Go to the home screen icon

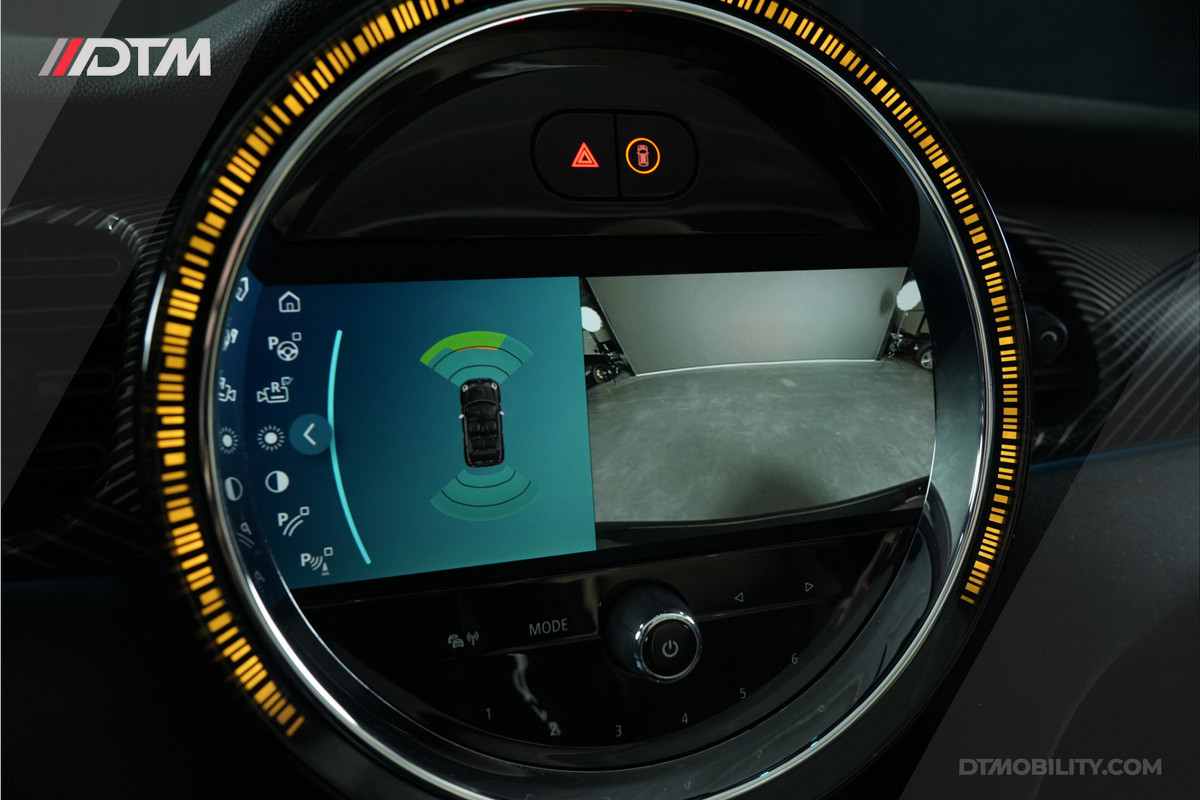click(x=289, y=301)
